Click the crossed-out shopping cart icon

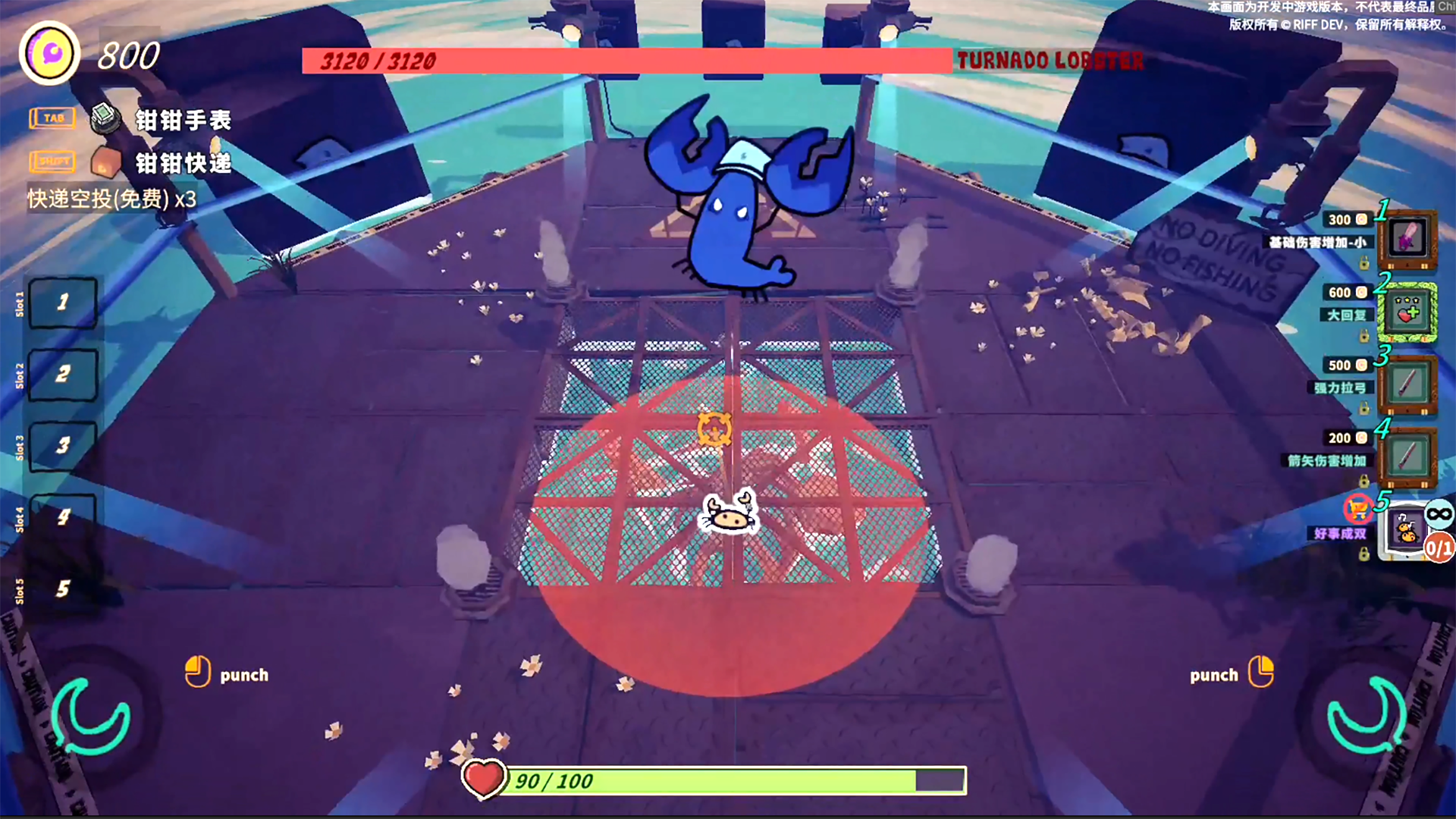point(1357,507)
